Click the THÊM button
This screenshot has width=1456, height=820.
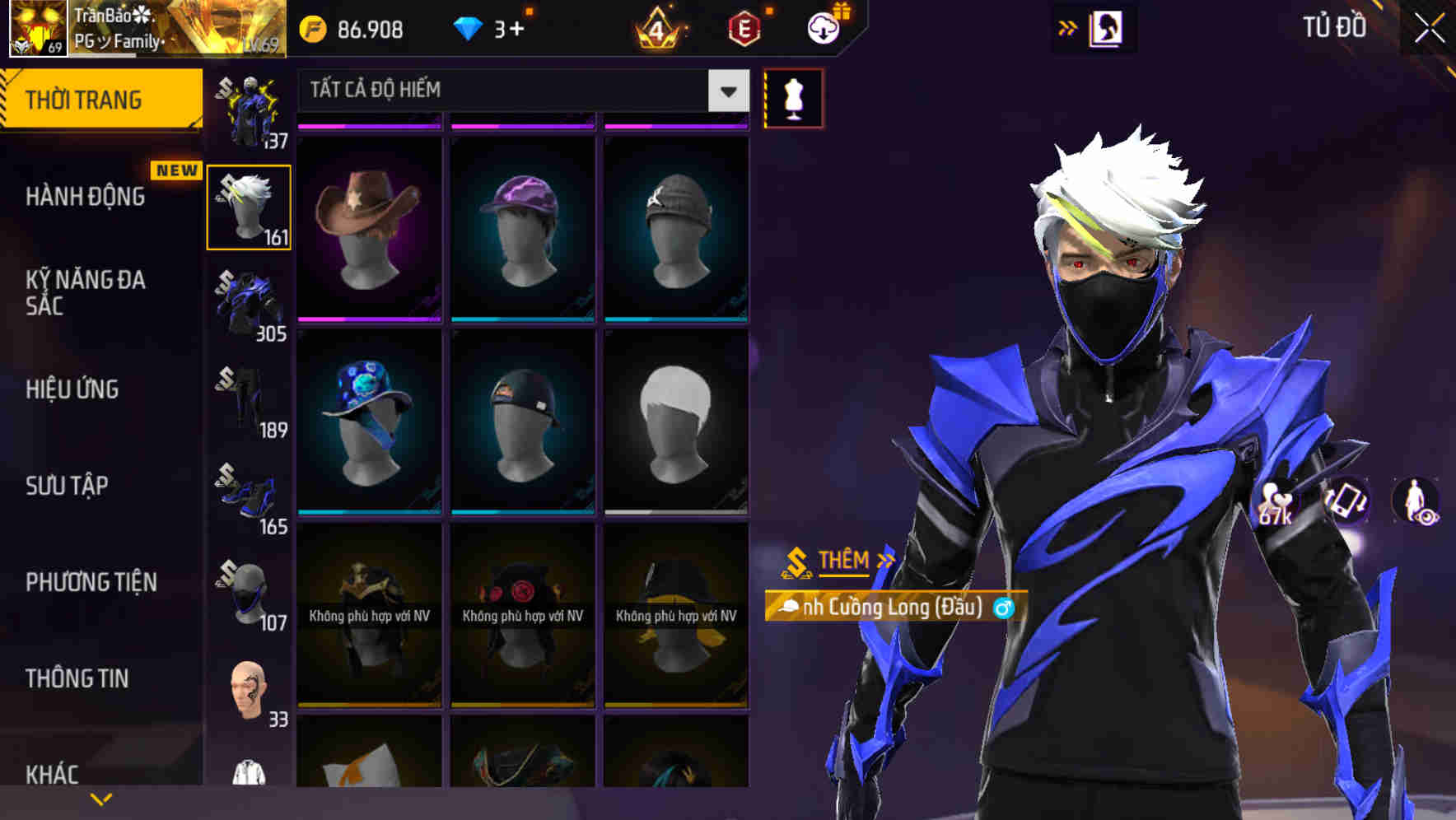click(843, 561)
